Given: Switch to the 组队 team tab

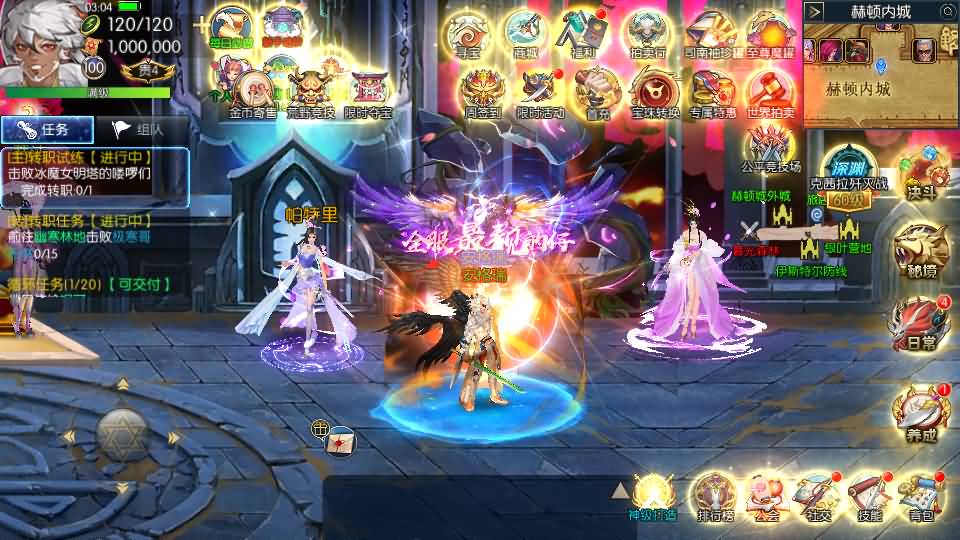Looking at the screenshot, I should pyautogui.click(x=138, y=129).
